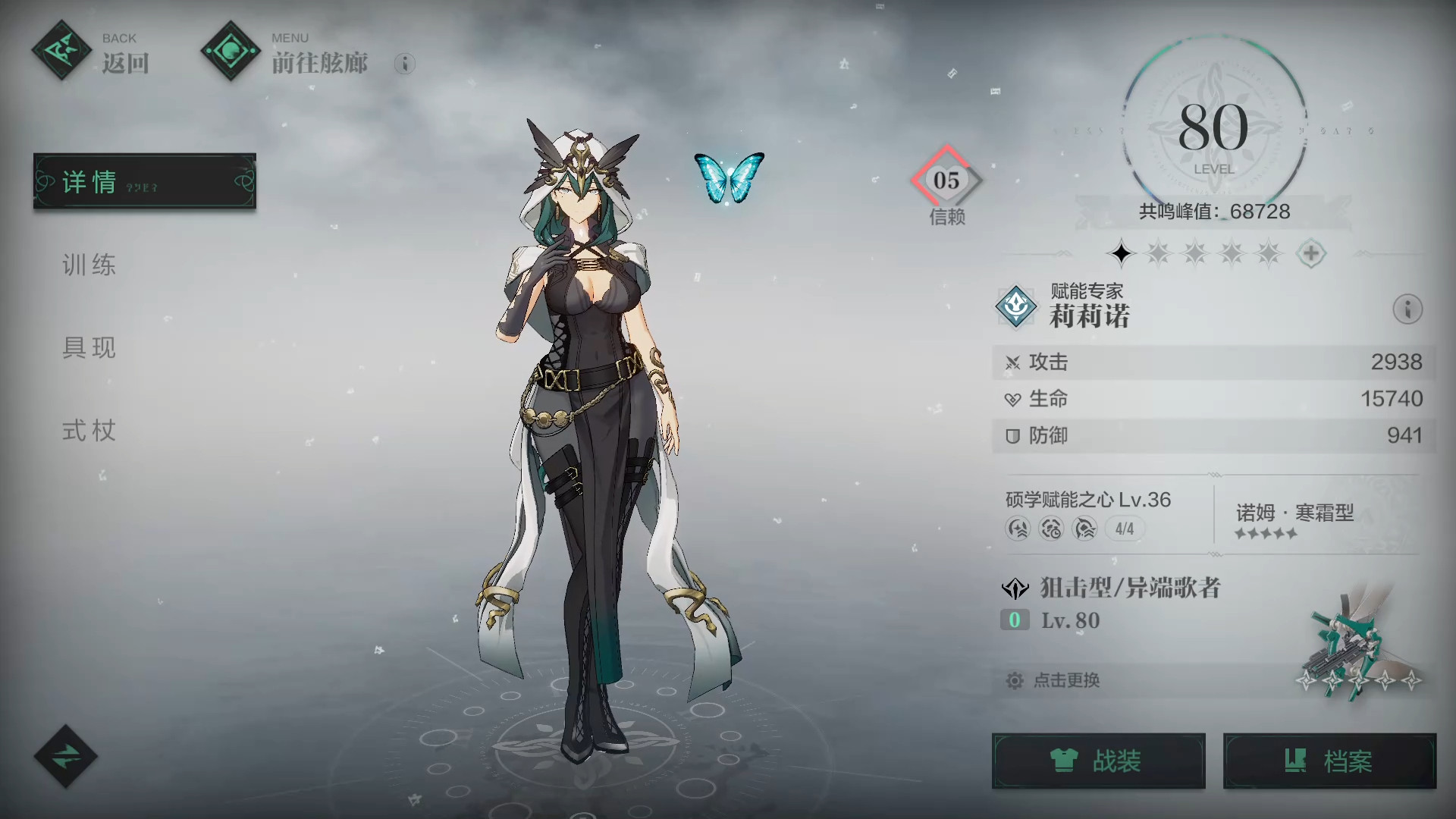Open the 硕学赋能之心 Lv.36 panel

click(x=1087, y=513)
